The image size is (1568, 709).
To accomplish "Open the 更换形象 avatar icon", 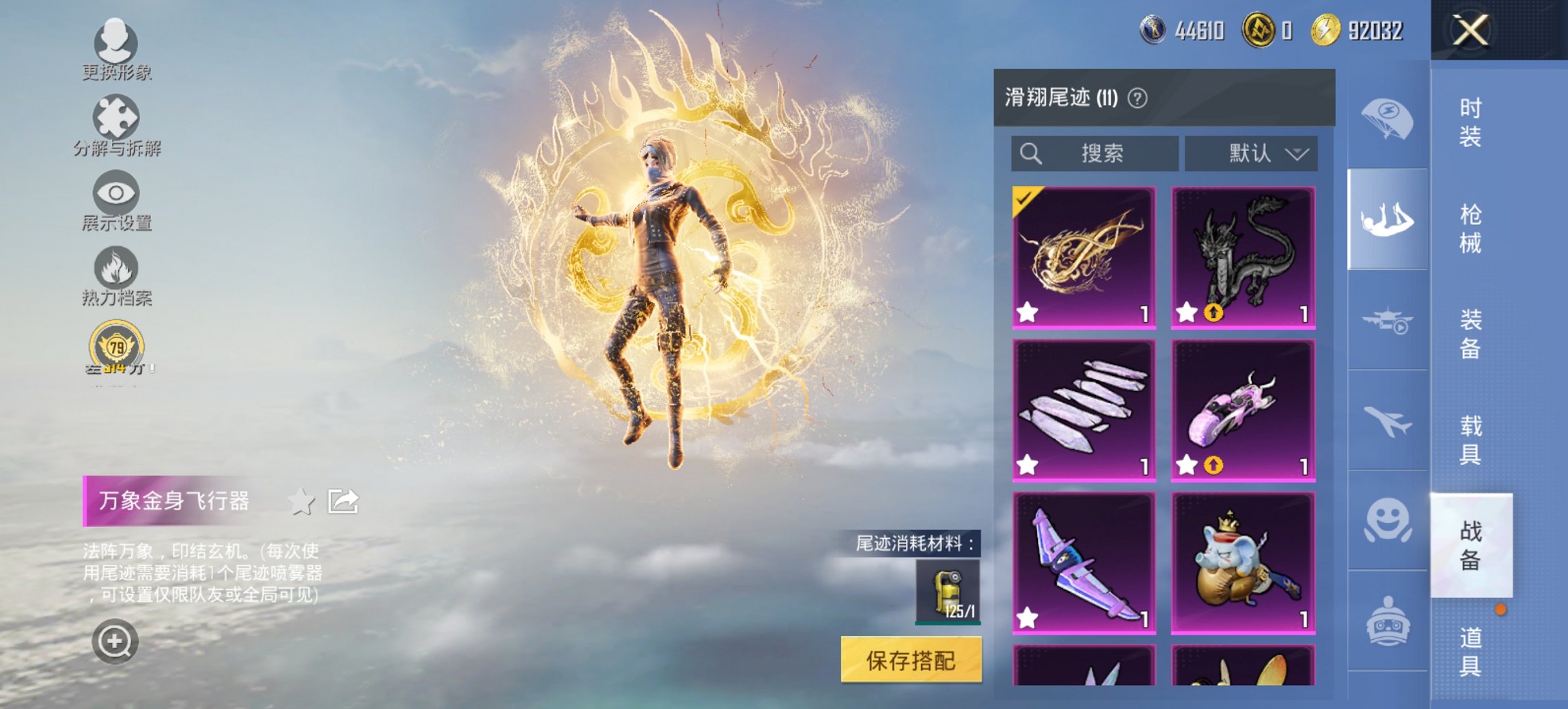I will tap(116, 44).
